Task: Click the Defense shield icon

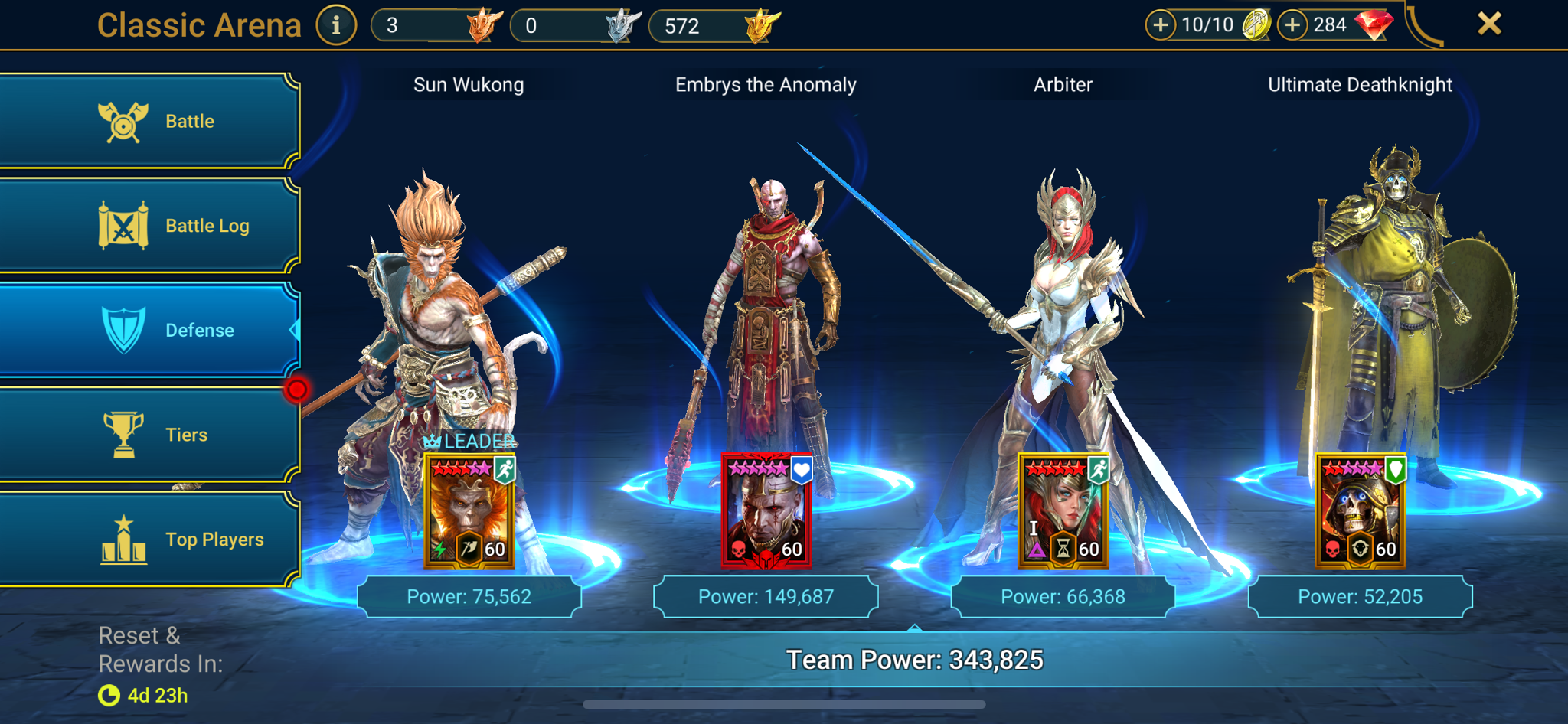Action: 125,330
